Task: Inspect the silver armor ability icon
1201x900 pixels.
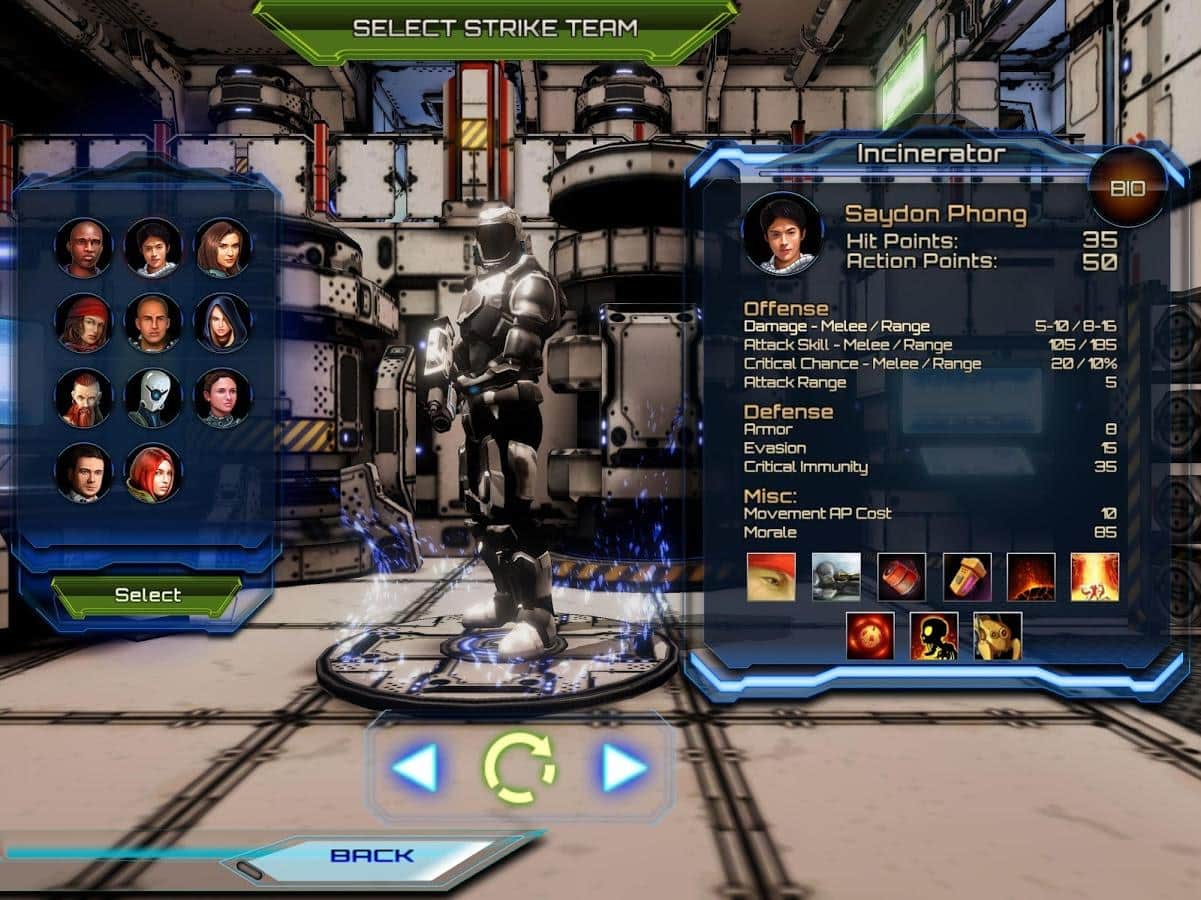Action: pyautogui.click(x=836, y=577)
